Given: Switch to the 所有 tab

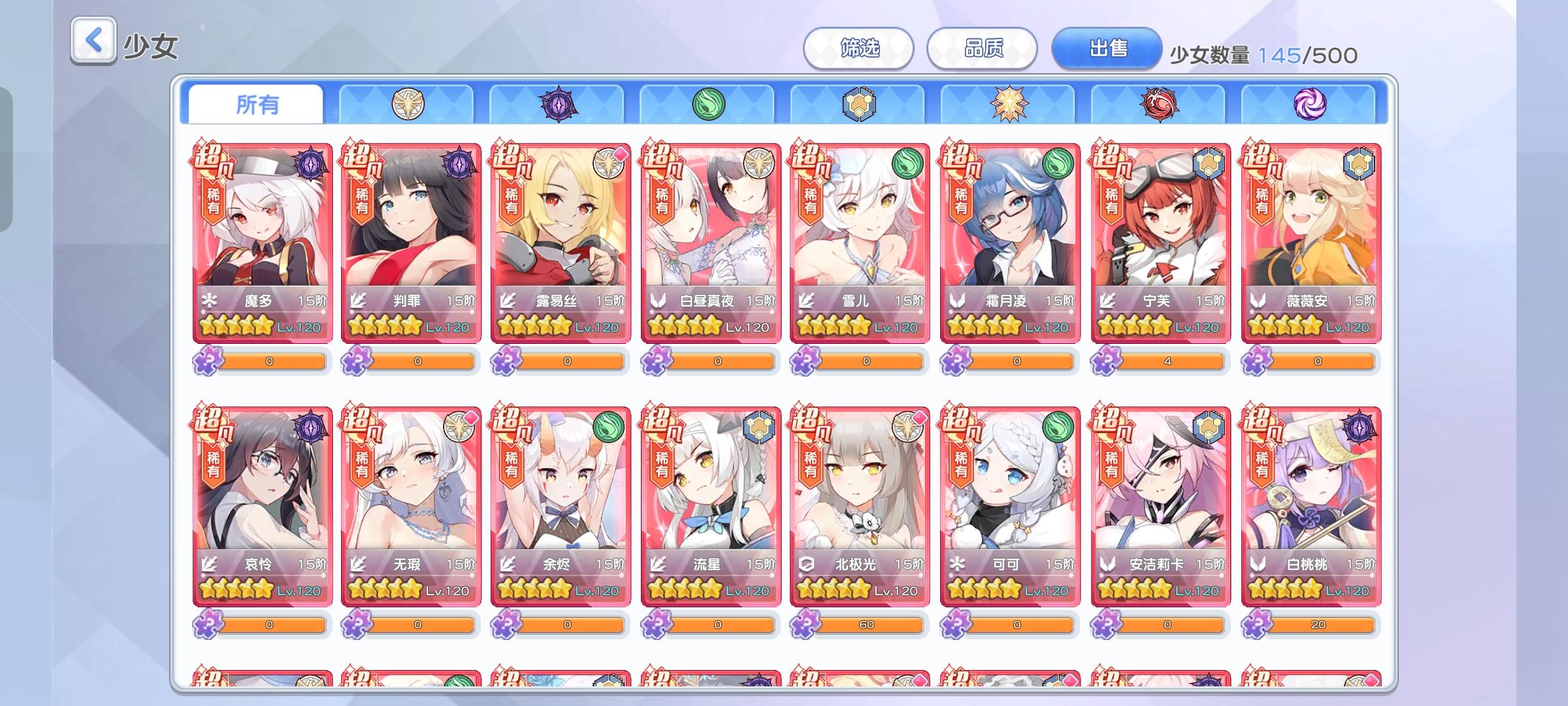Looking at the screenshot, I should coord(255,105).
